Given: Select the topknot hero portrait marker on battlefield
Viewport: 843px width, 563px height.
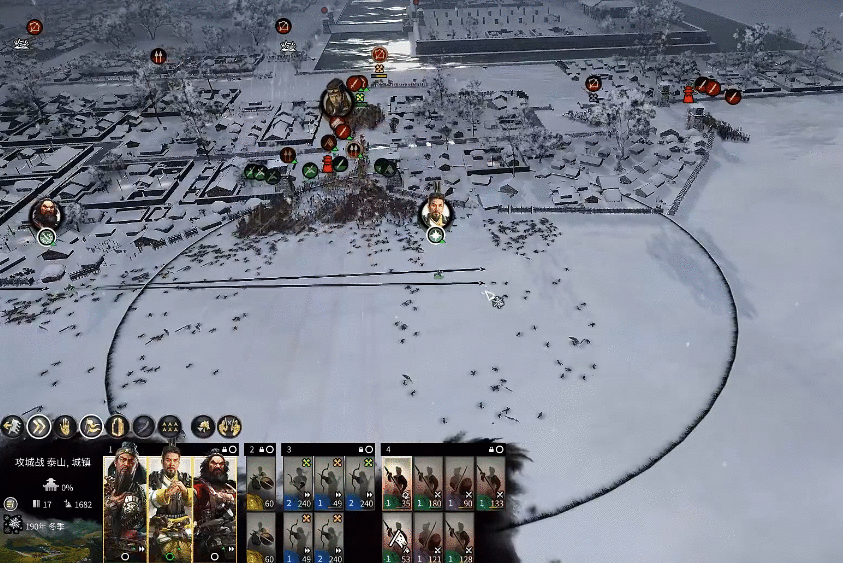Looking at the screenshot, I should tap(434, 211).
